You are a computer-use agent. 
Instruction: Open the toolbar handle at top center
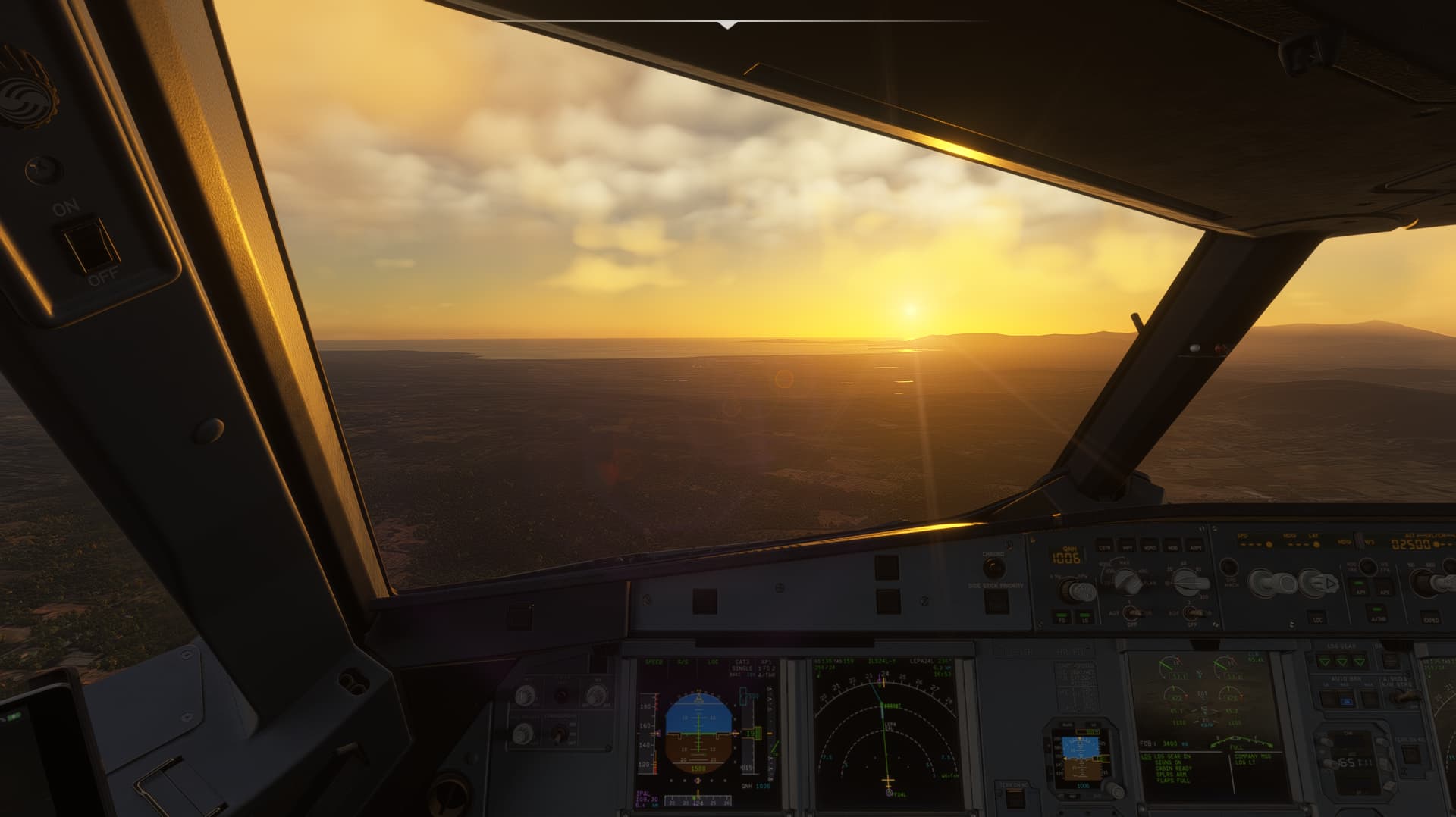click(727, 25)
